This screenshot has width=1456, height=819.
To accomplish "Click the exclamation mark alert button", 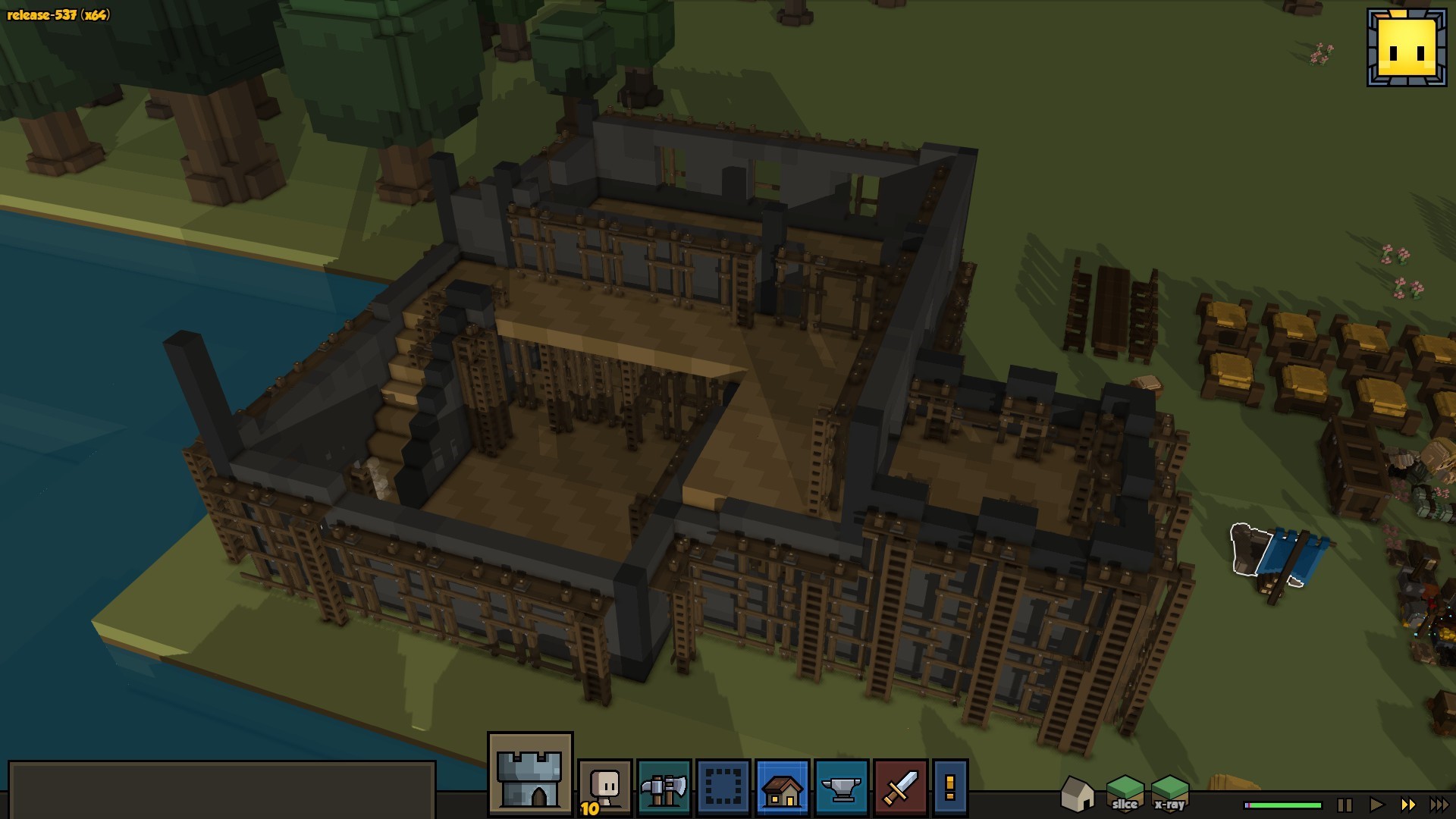I will pyautogui.click(x=950, y=789).
